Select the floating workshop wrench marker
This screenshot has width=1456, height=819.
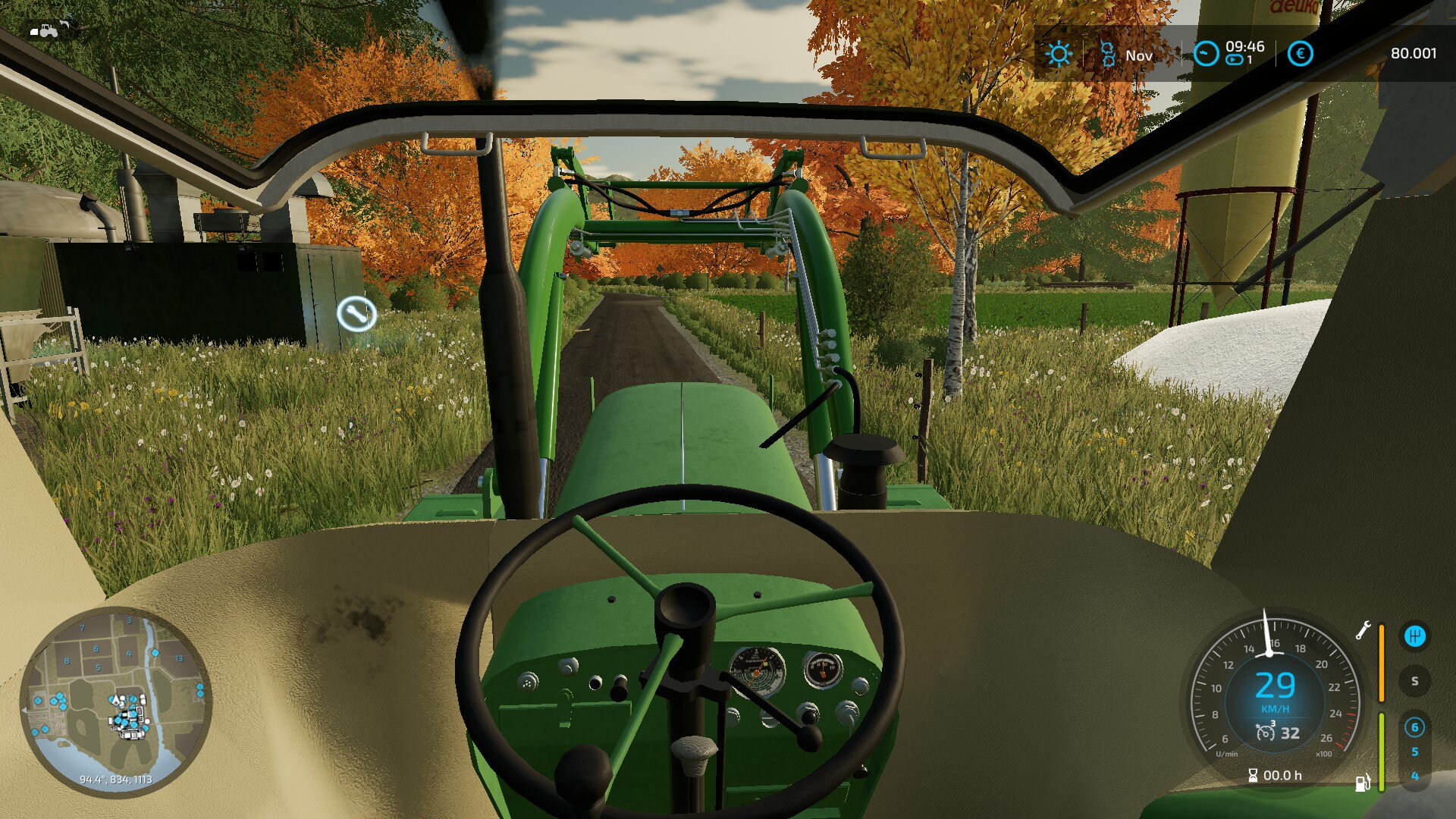(356, 313)
